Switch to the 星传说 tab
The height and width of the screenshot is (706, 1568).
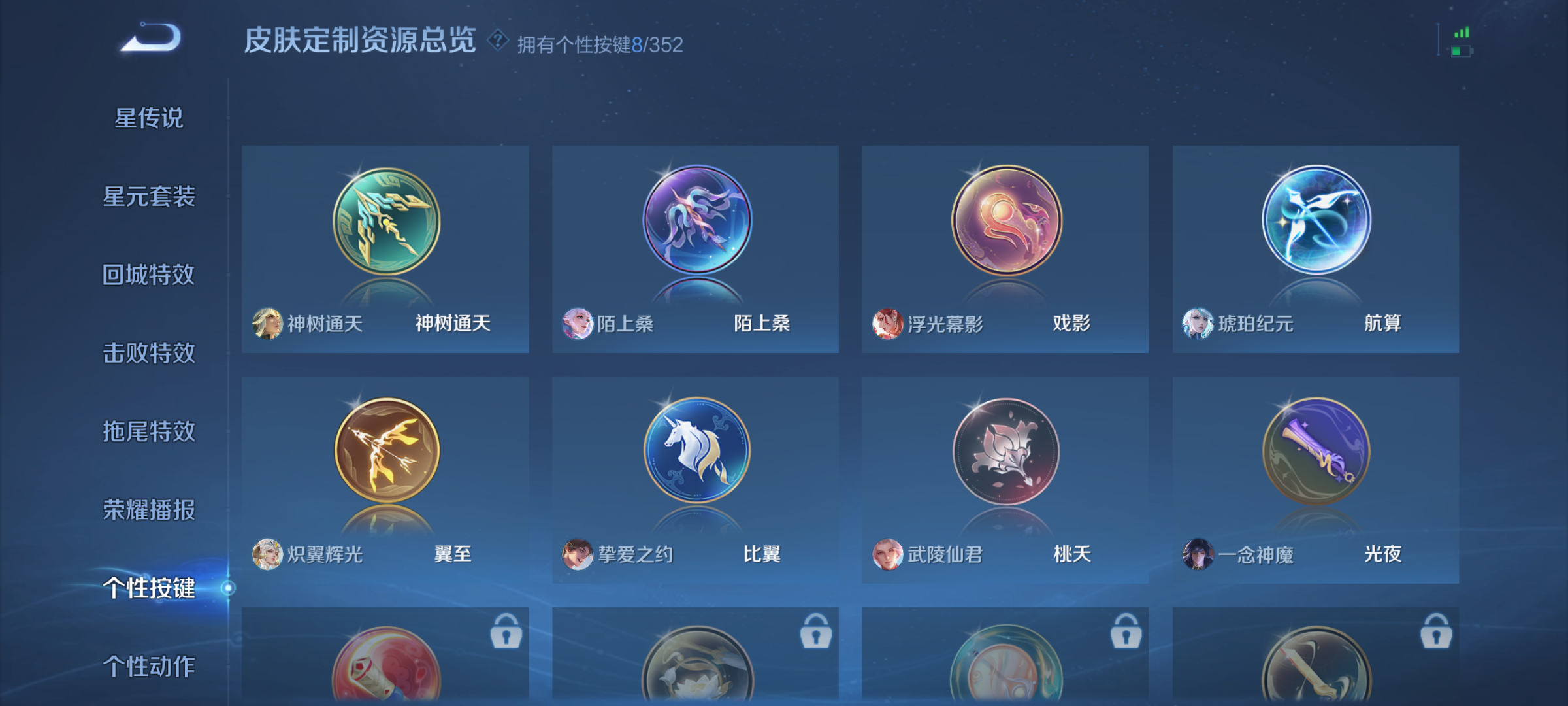[147, 118]
